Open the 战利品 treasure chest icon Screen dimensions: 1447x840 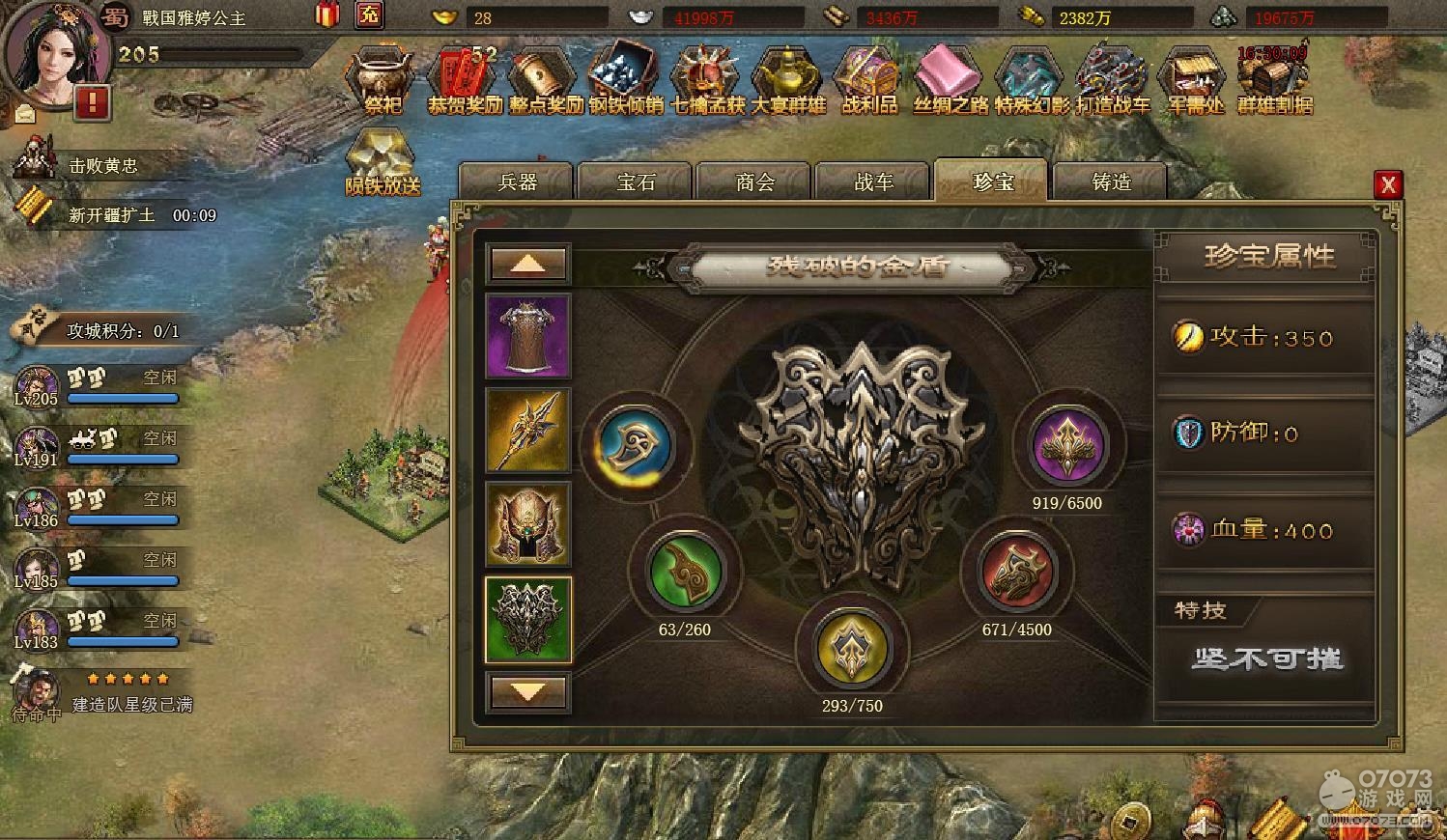(868, 80)
